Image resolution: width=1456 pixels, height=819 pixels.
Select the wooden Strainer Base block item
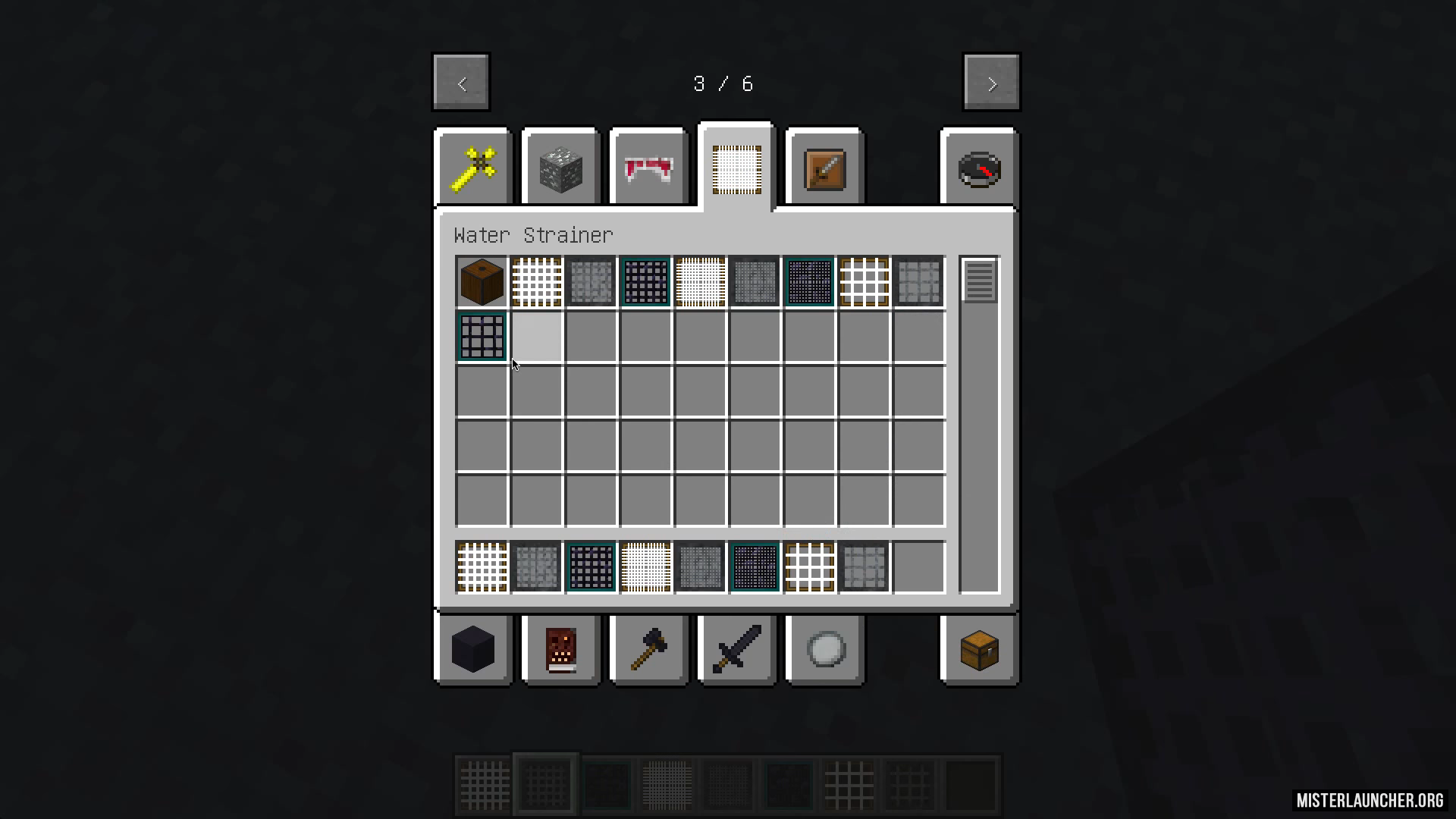482,281
